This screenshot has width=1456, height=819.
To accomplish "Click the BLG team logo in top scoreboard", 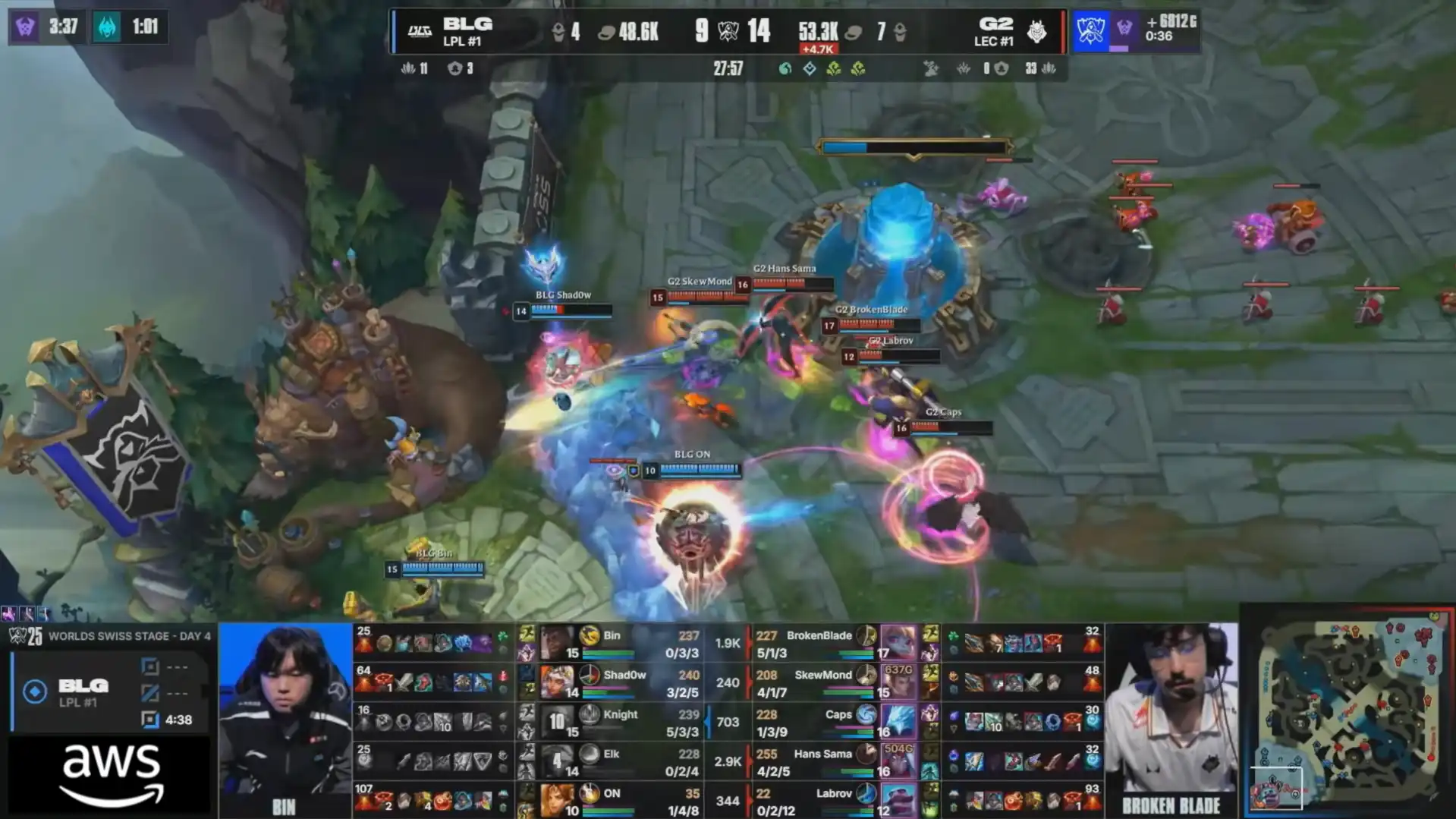I will pos(420,31).
